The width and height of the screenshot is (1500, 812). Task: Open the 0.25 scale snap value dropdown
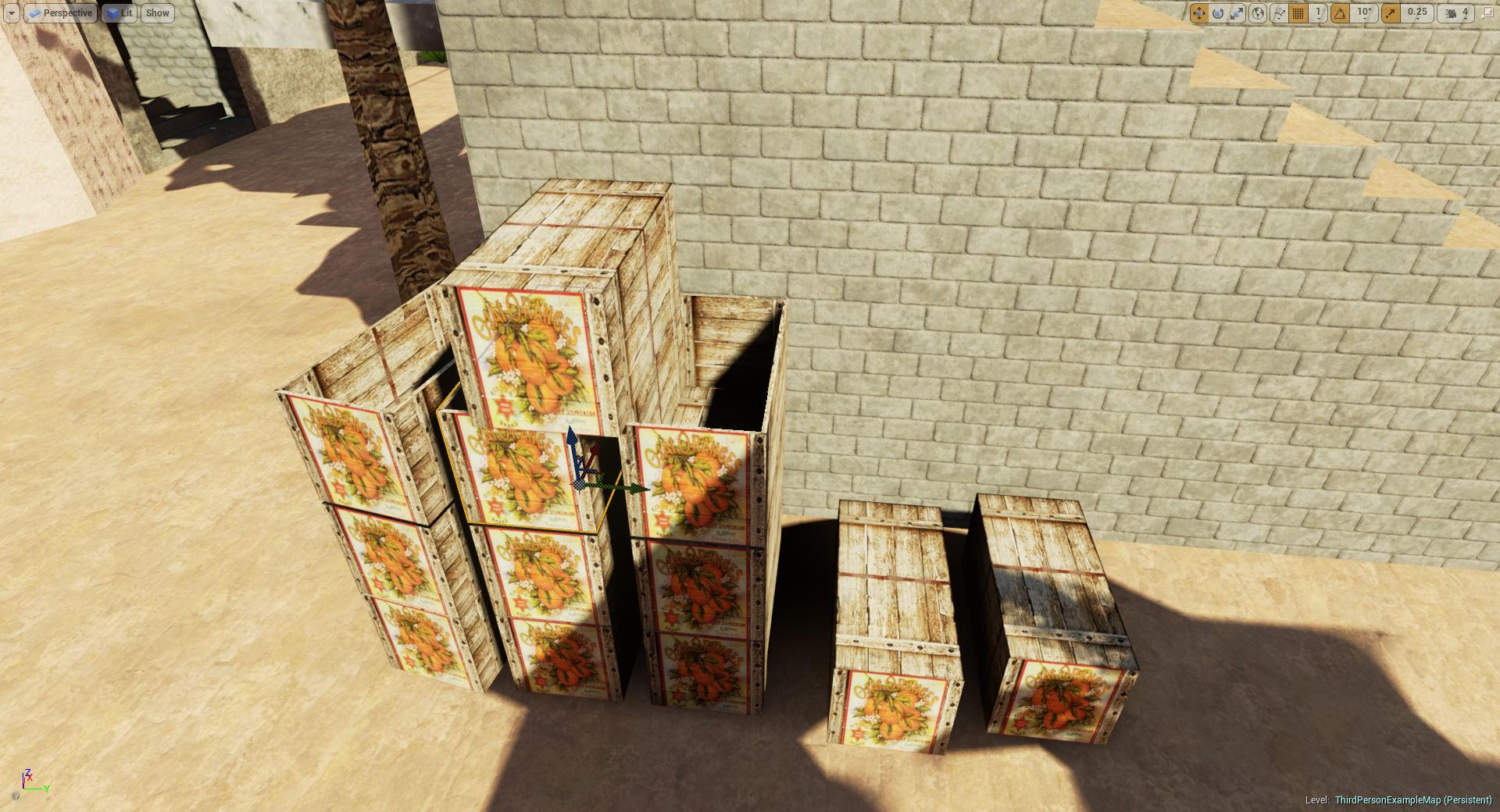coord(1416,13)
